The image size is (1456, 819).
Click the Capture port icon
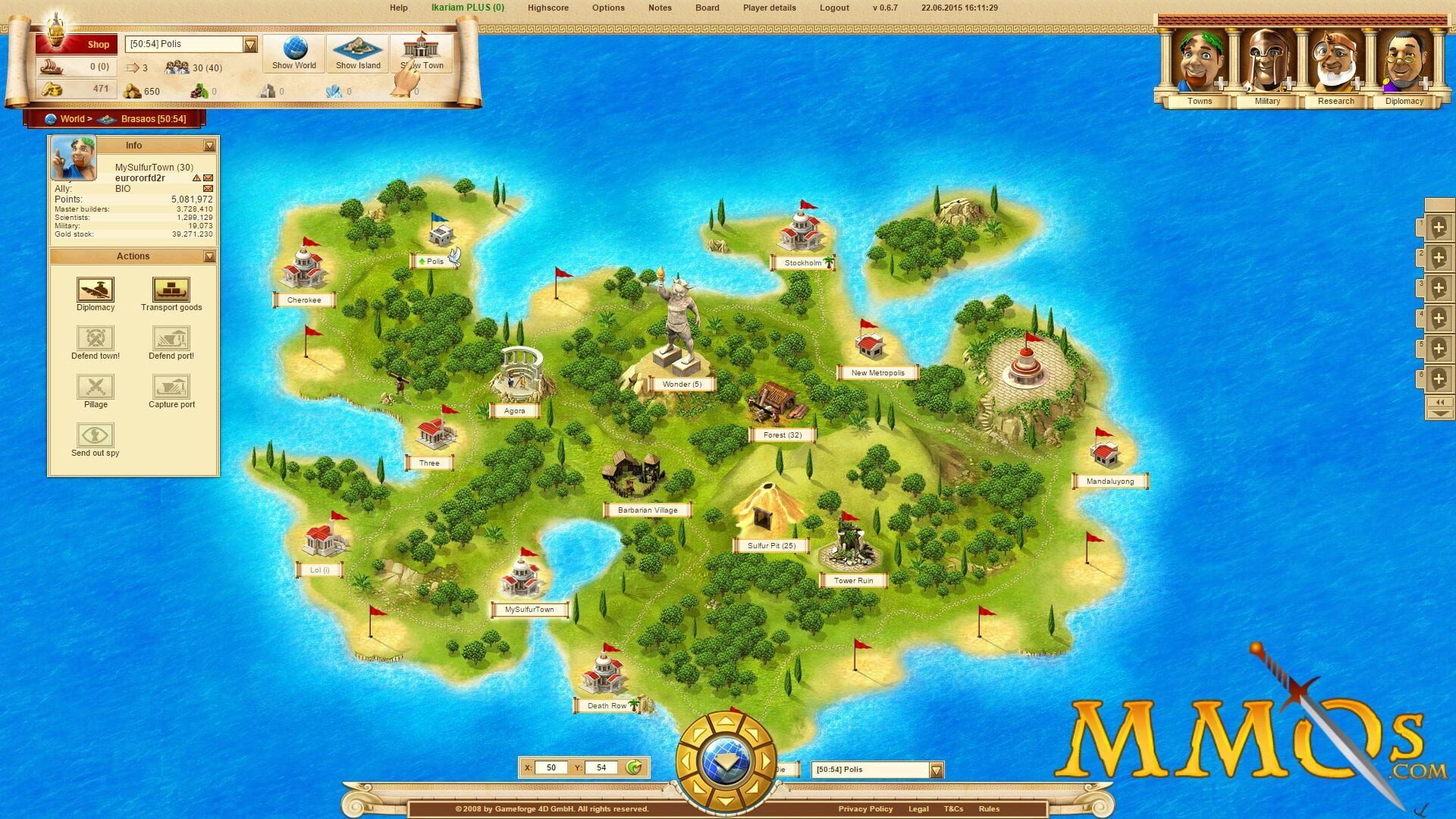tap(171, 388)
